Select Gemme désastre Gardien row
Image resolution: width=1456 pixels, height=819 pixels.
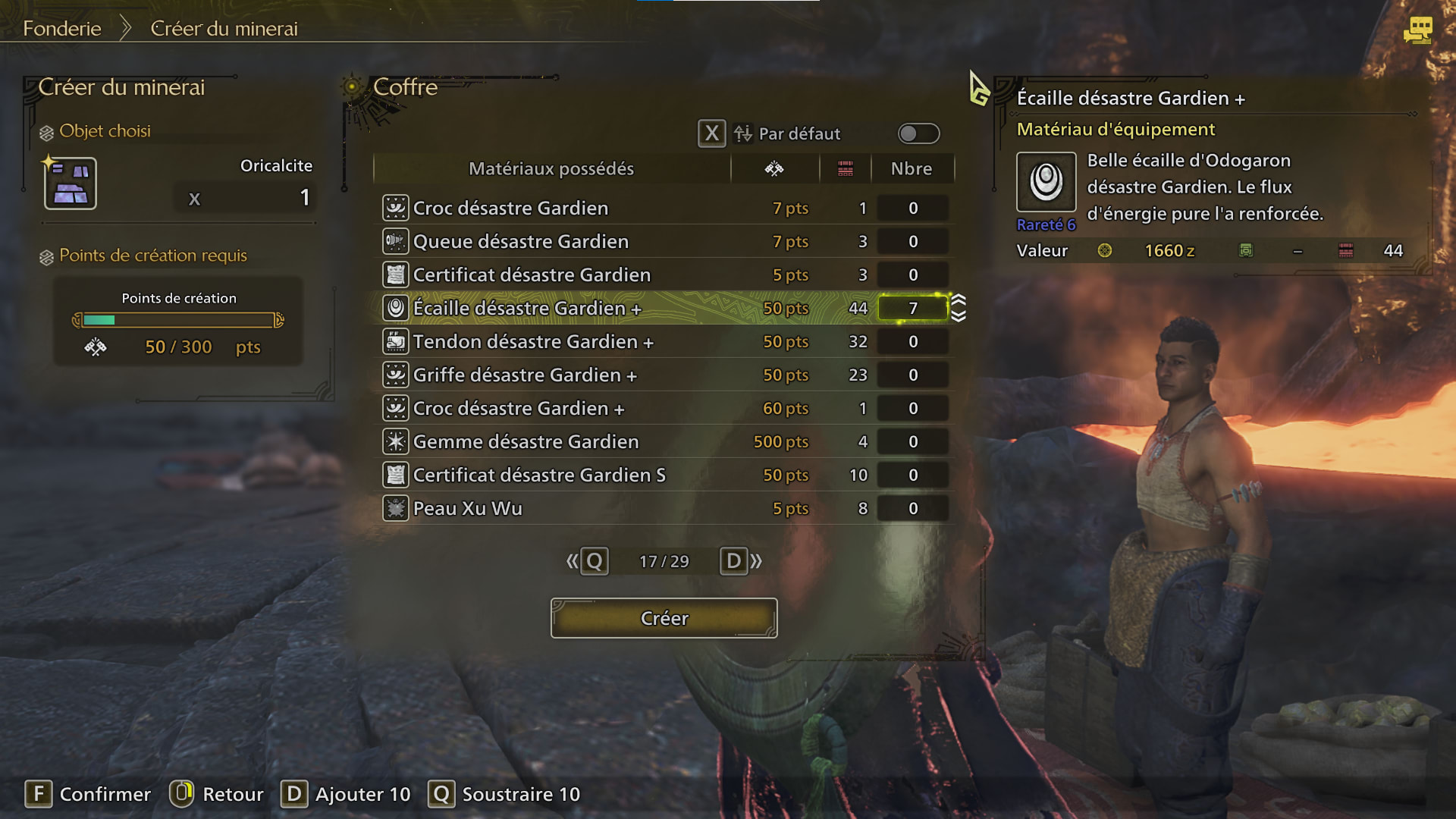pos(526,442)
